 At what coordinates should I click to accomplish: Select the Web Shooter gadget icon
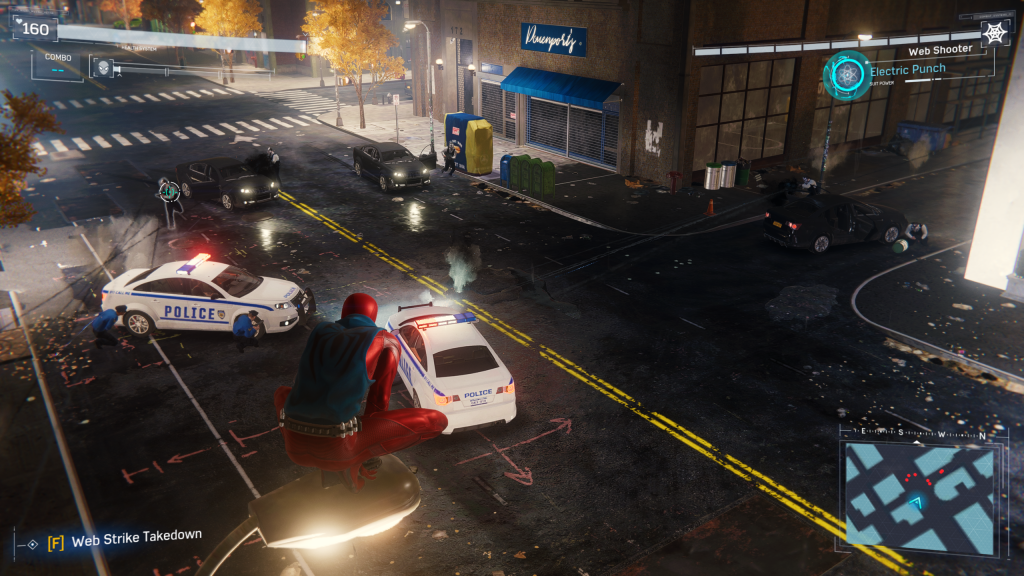(x=994, y=33)
